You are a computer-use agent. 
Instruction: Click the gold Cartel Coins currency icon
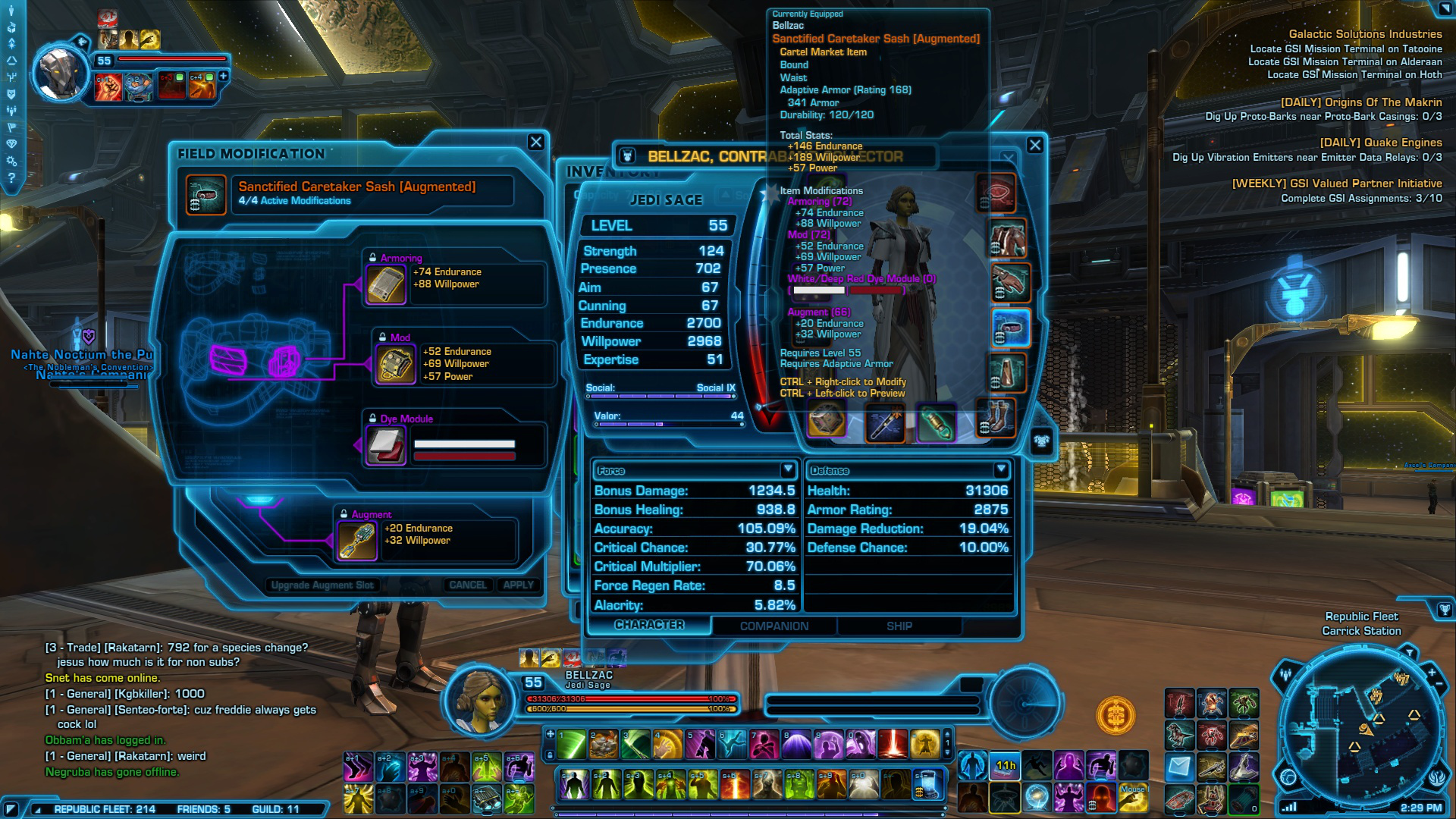(x=1116, y=715)
